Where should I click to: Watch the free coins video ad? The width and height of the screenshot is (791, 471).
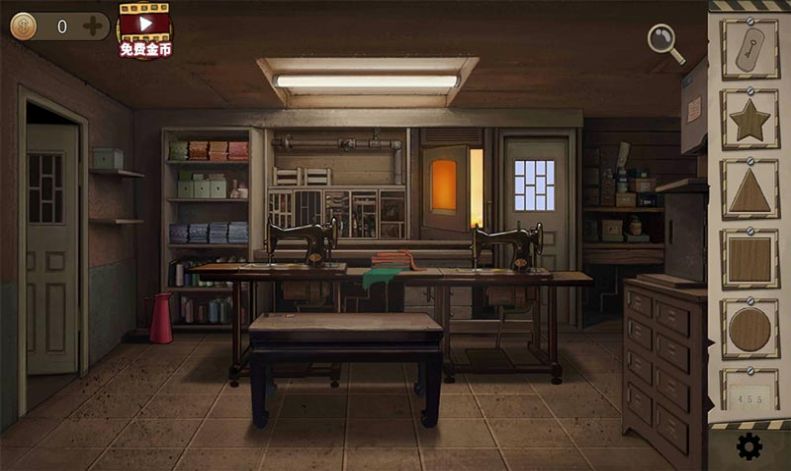tap(145, 30)
